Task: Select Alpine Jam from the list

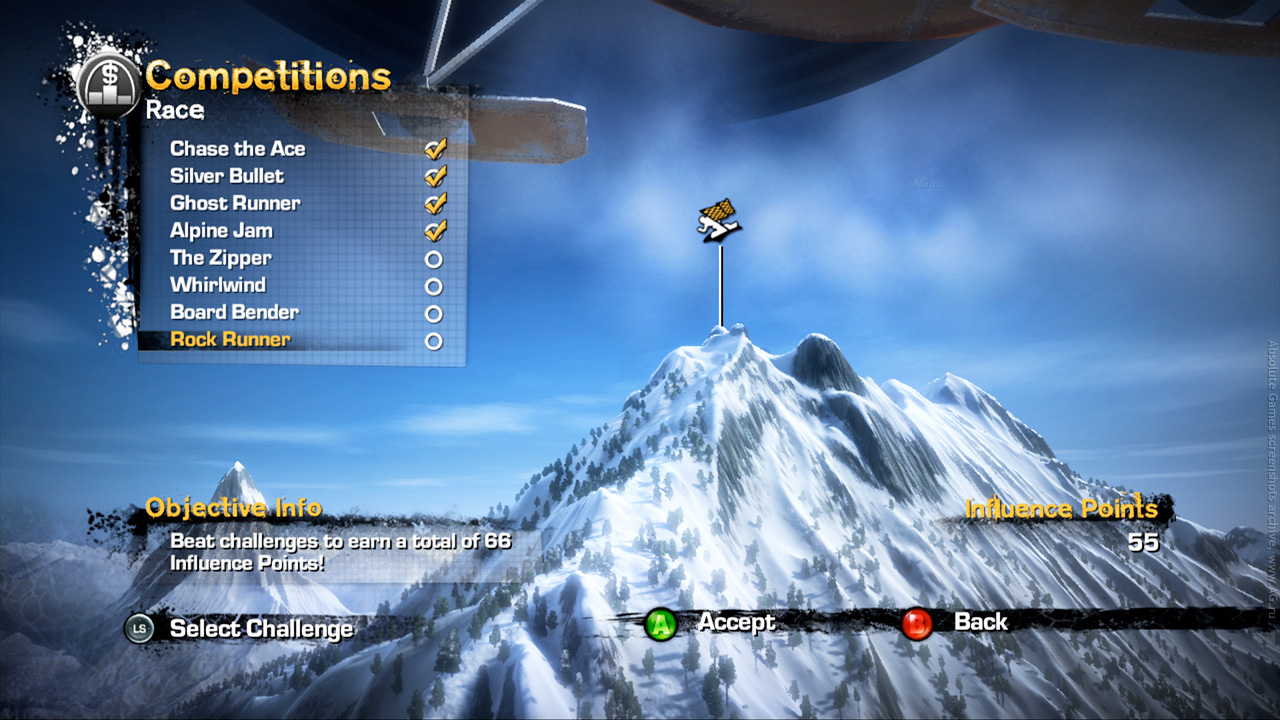Action: pyautogui.click(x=221, y=231)
